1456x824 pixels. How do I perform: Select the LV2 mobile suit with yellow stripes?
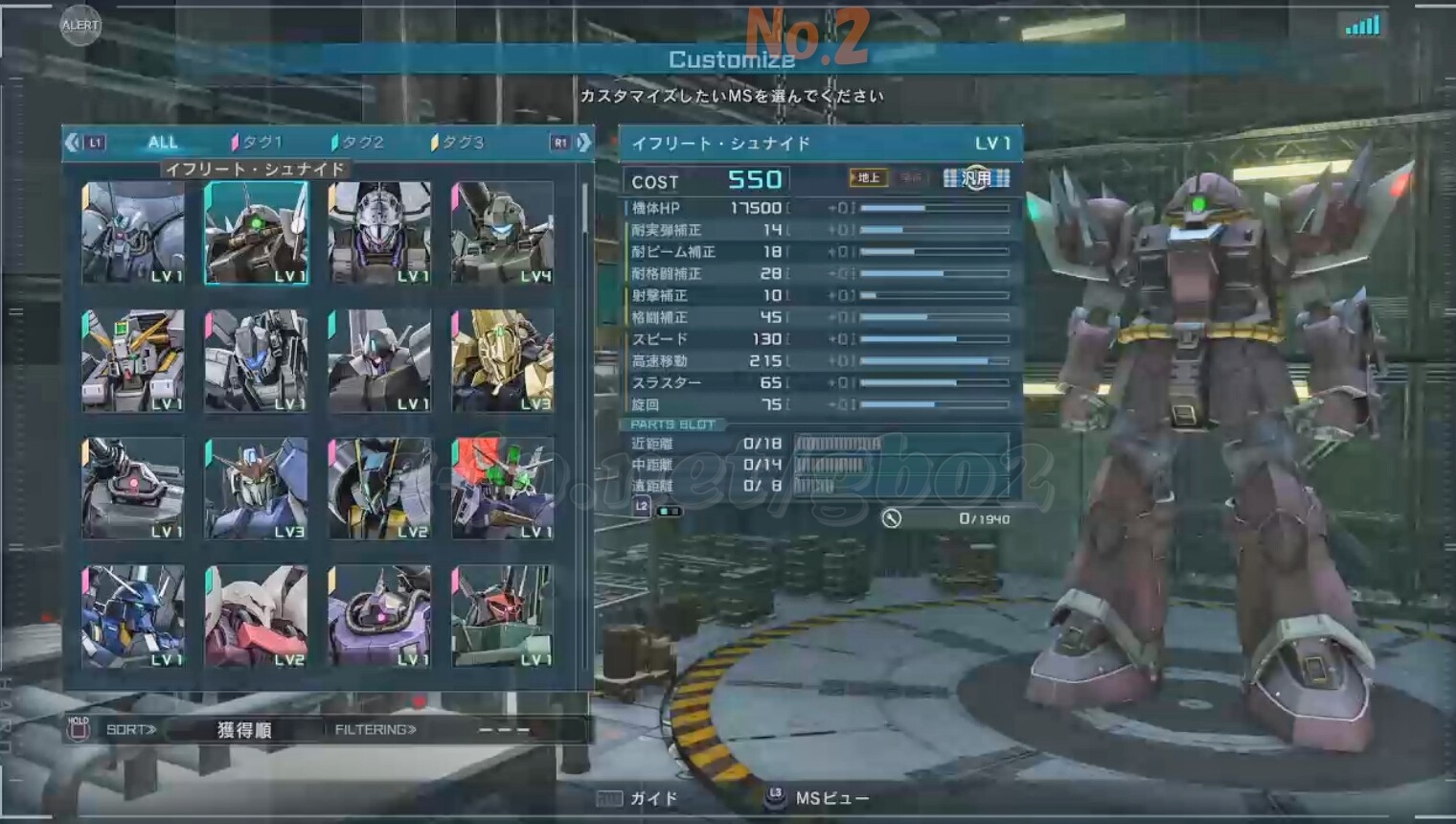(379, 488)
